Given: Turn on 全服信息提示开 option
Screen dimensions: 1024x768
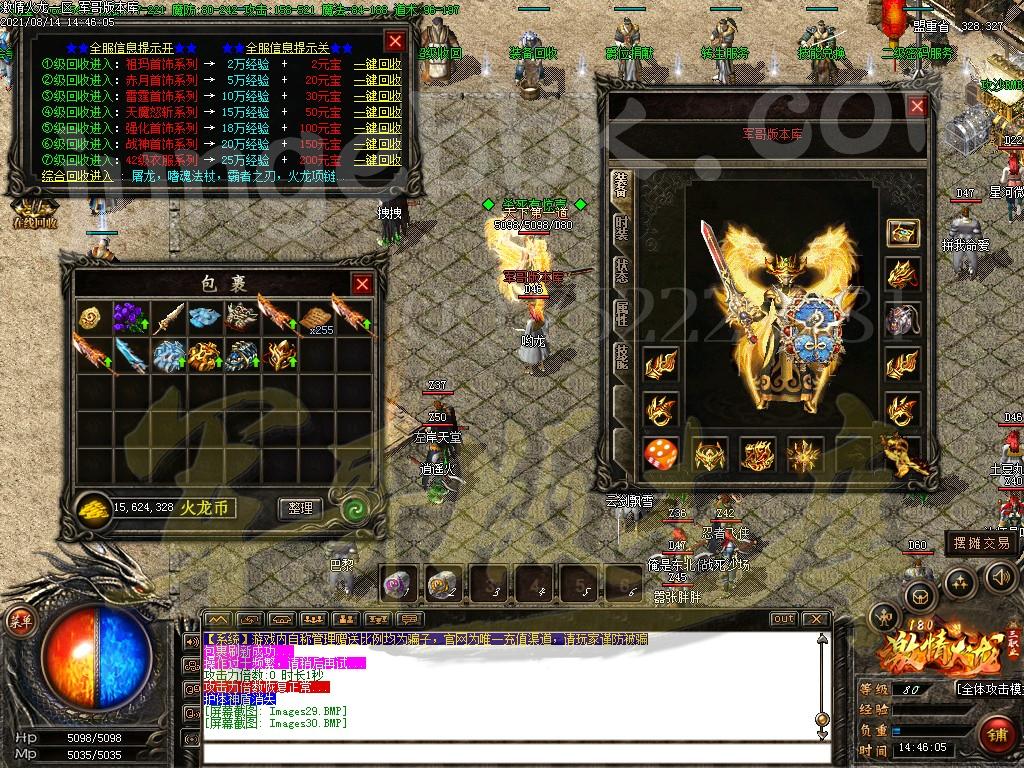Looking at the screenshot, I should pyautogui.click(x=131, y=47).
